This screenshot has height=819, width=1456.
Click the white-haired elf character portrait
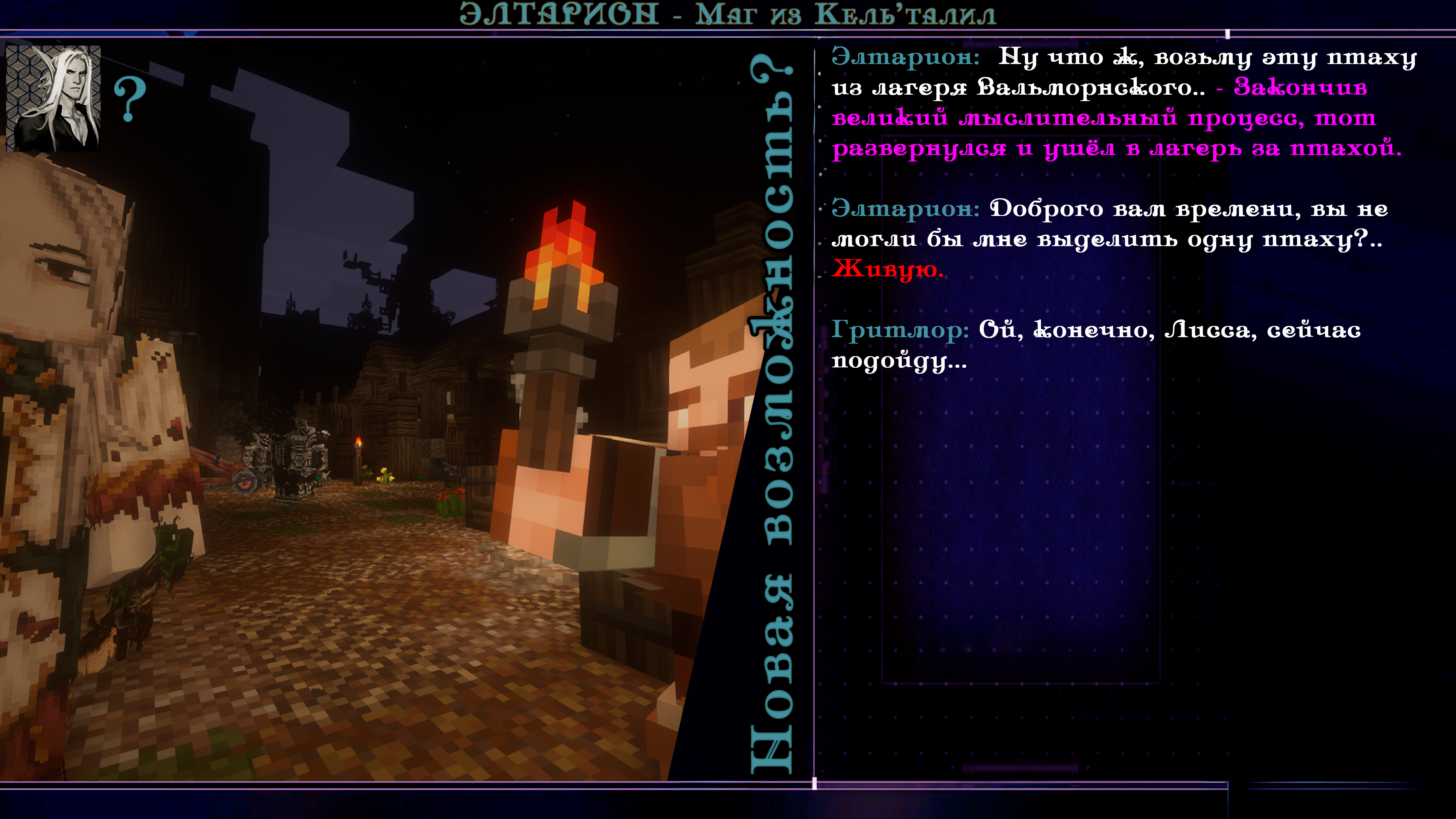click(x=54, y=98)
